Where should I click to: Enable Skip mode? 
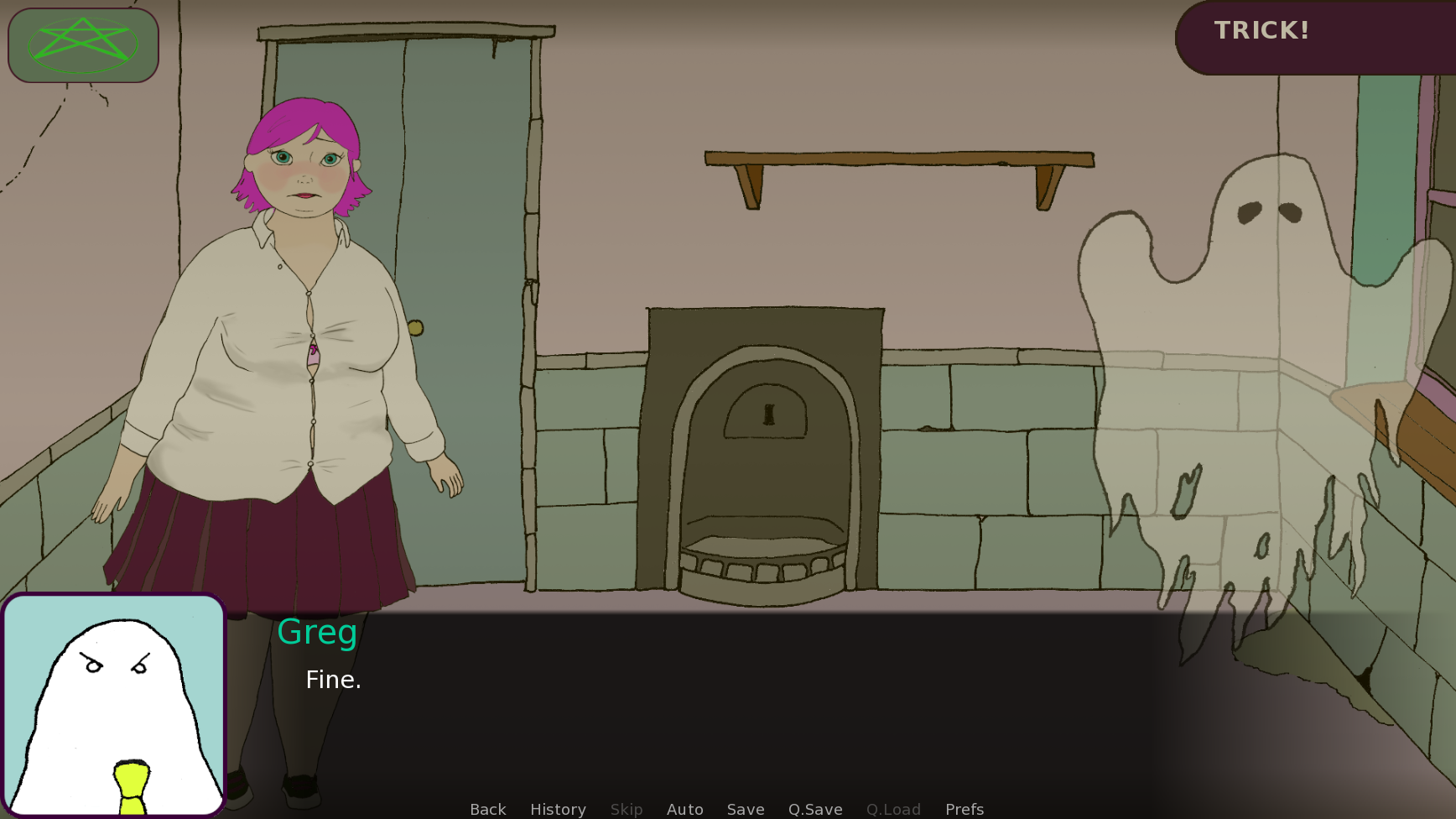[626, 809]
